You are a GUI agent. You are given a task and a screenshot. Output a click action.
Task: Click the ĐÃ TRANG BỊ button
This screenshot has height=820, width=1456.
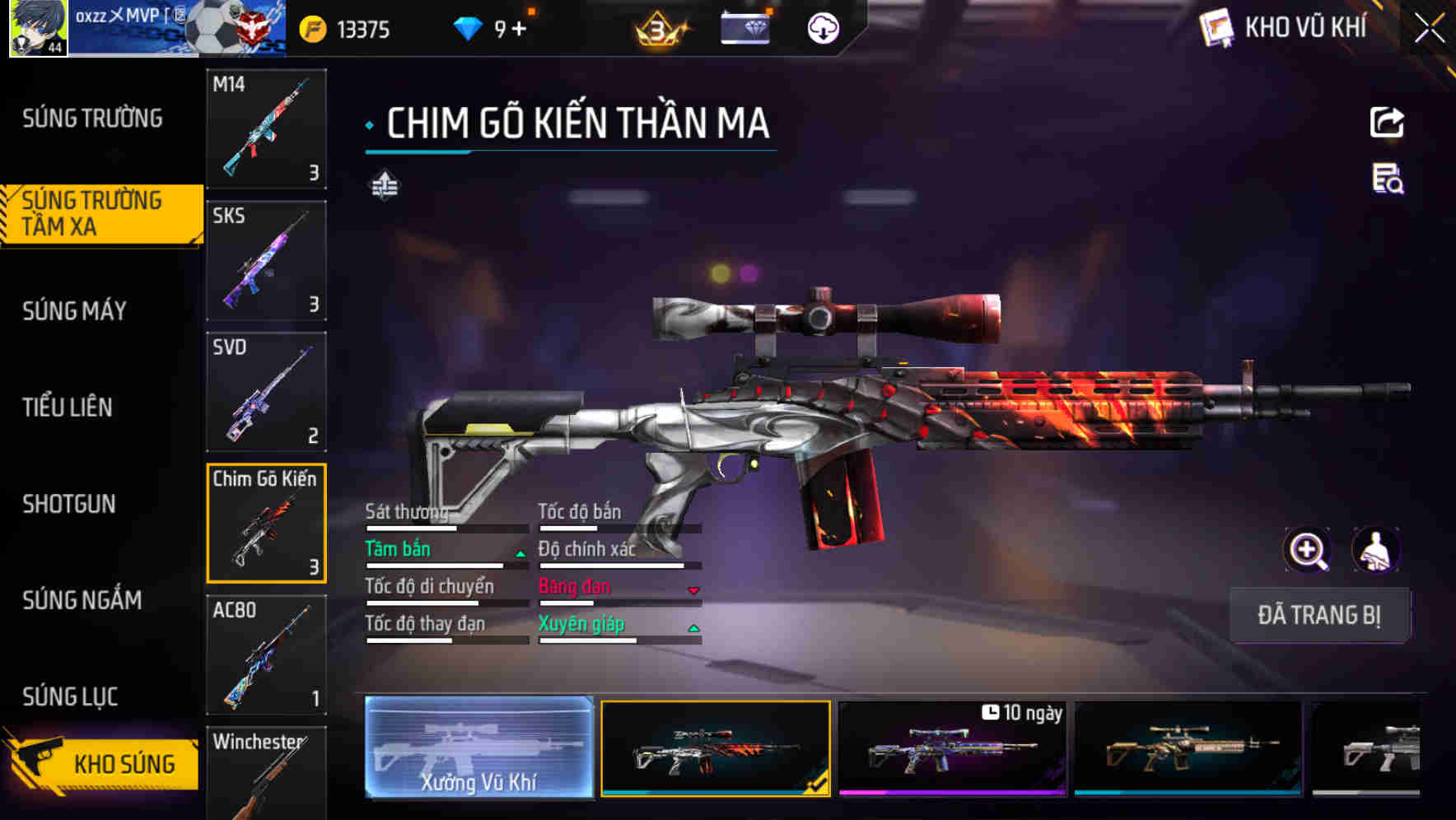pos(1318,615)
